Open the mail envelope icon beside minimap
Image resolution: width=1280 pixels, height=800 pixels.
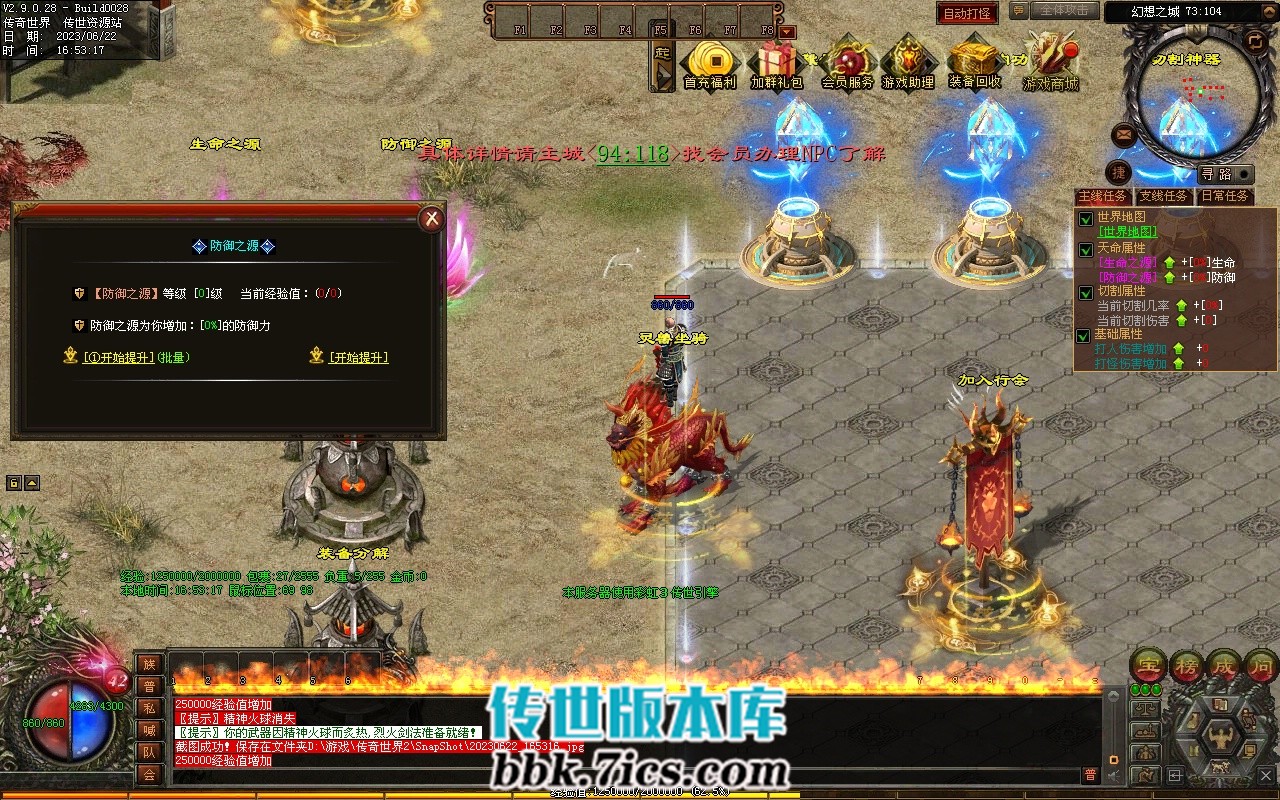click(x=1124, y=133)
